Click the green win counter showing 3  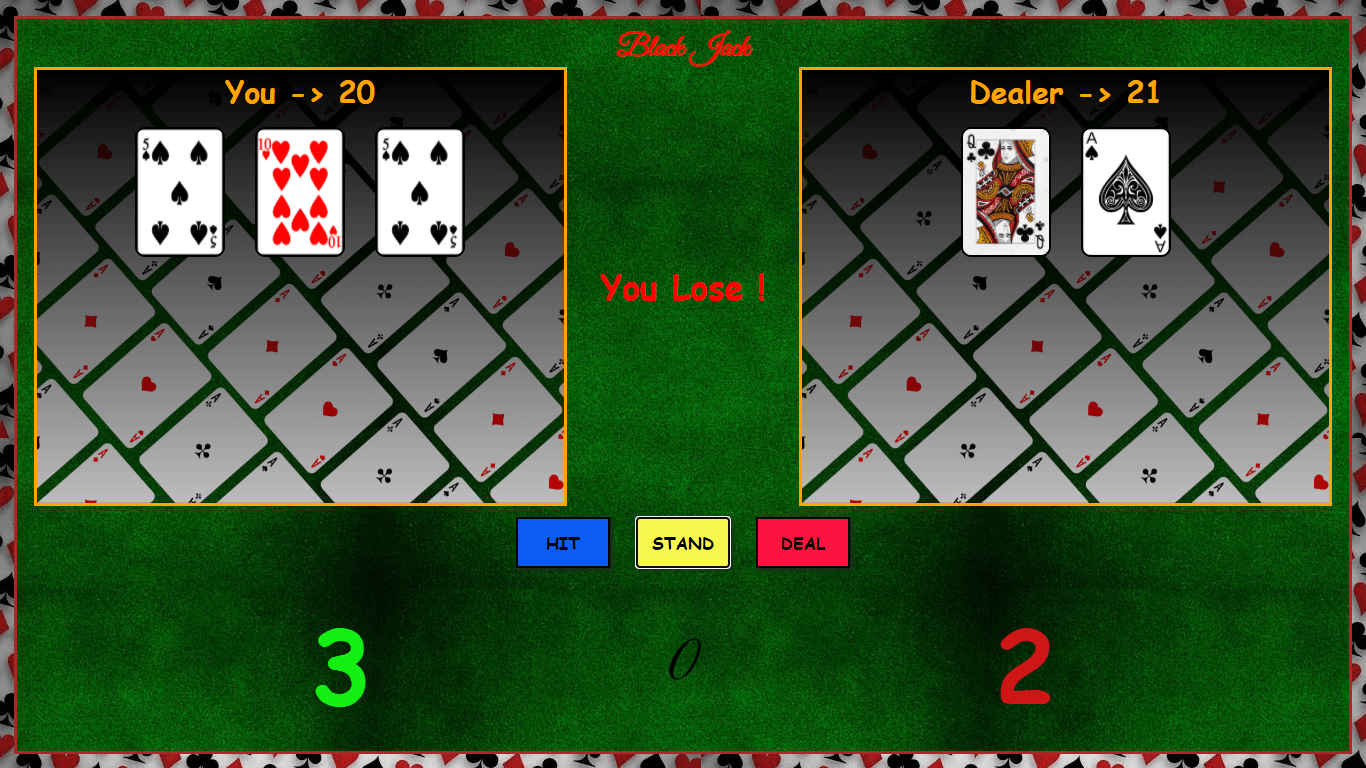[x=341, y=665]
